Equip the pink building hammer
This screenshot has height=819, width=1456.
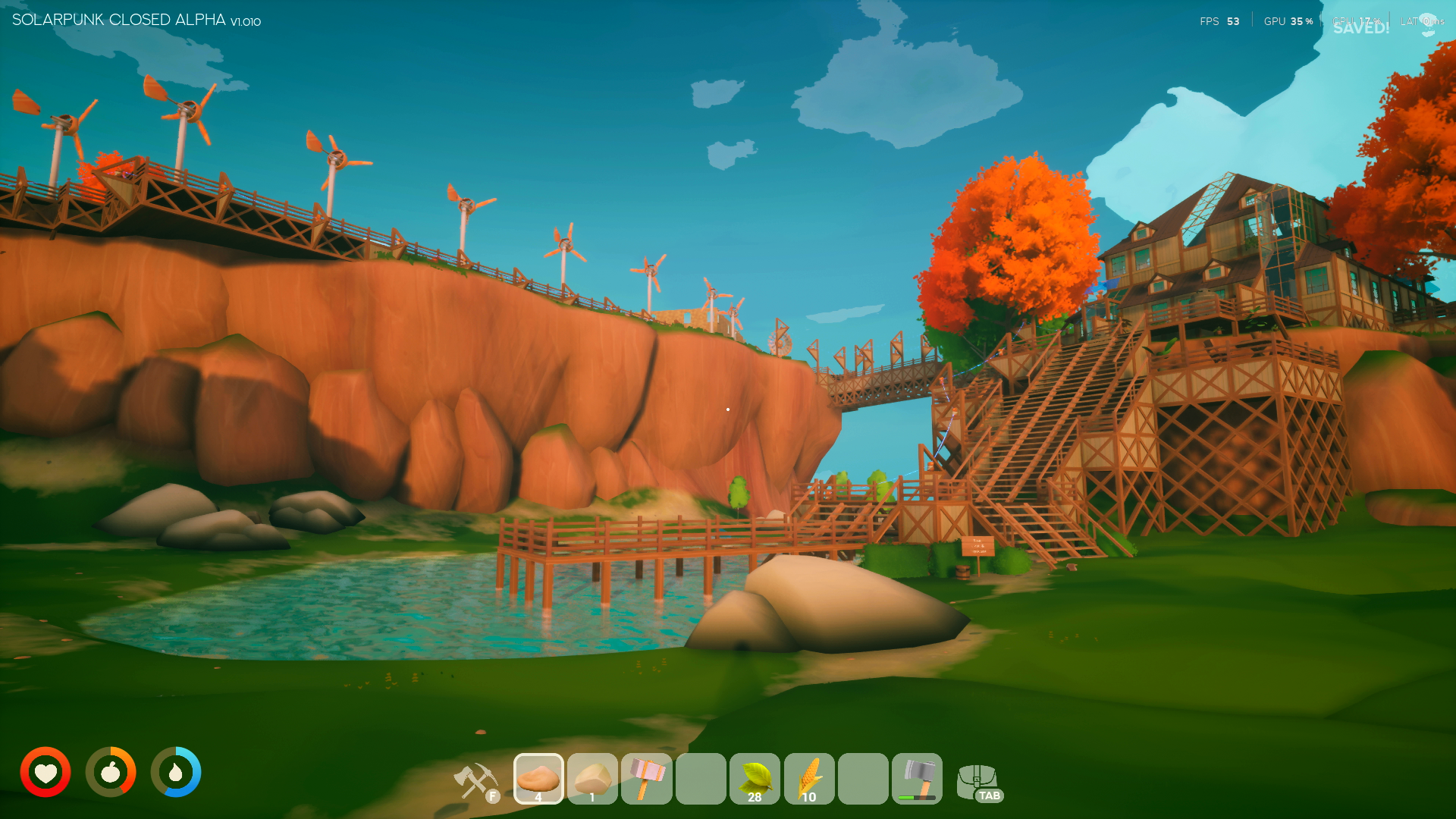click(x=646, y=778)
